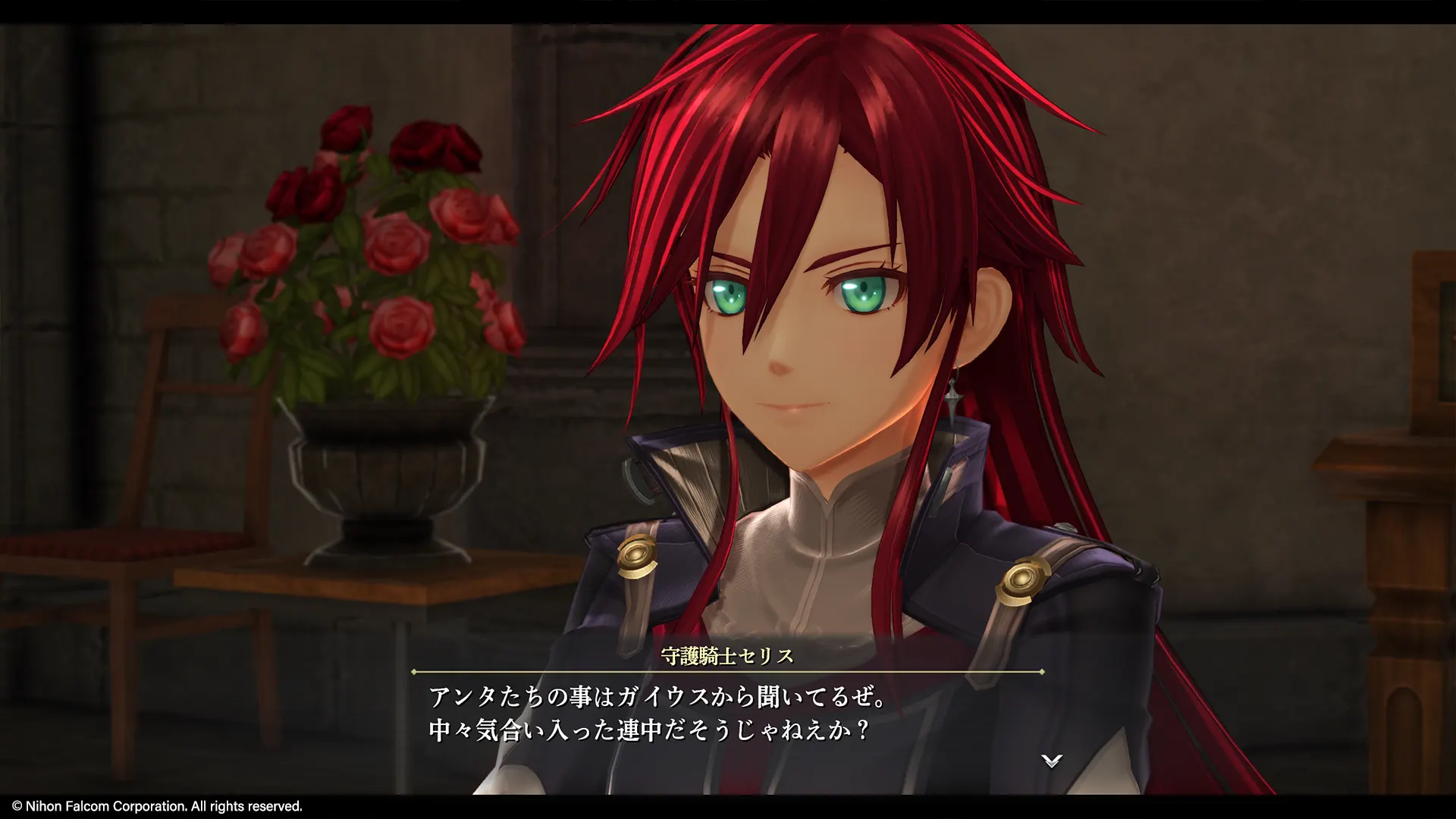Viewport: 1456px width, 819px height.
Task: Advance dialogue with the down-arrow indicator
Action: pyautogui.click(x=1051, y=761)
